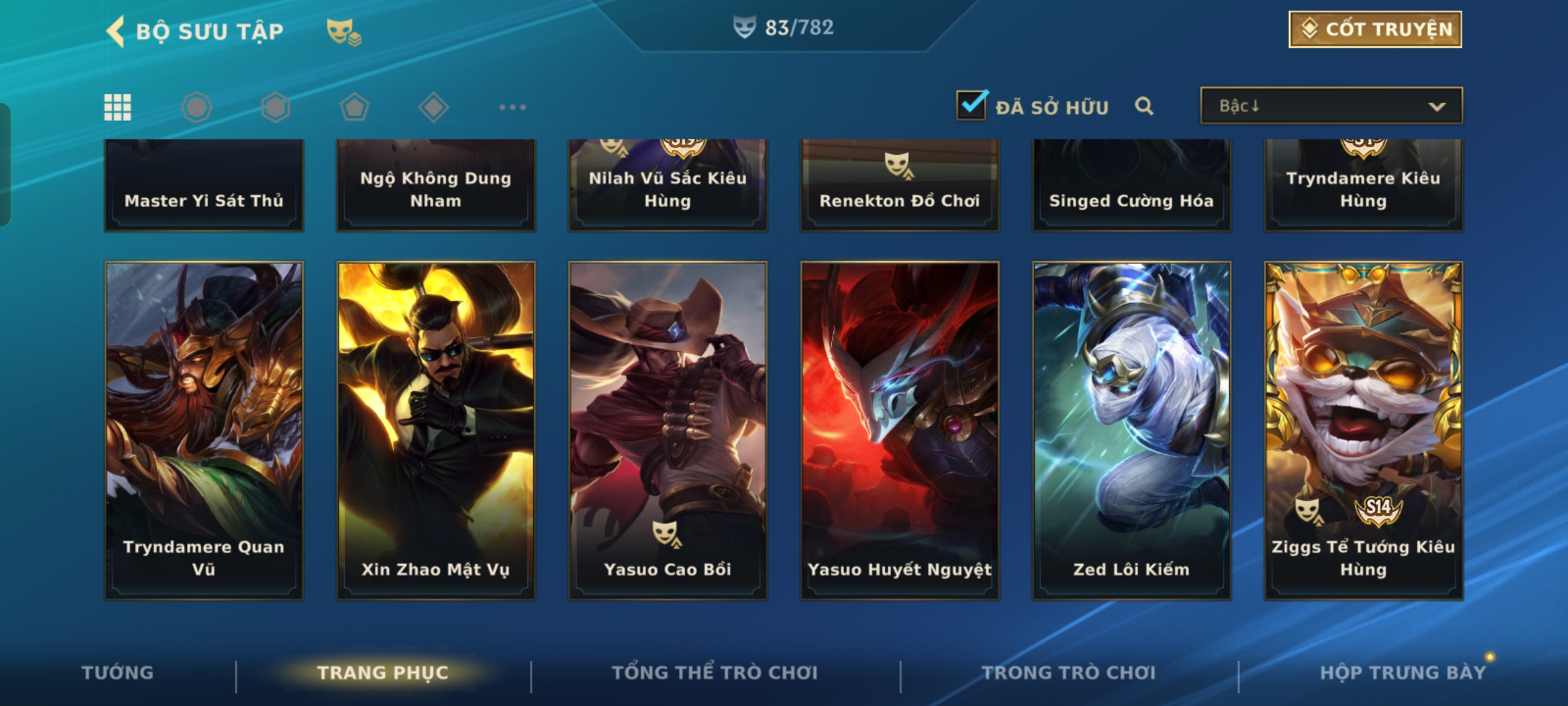Viewport: 1568px width, 706px height.
Task: Open the skin search magnifier
Action: pyautogui.click(x=1143, y=106)
